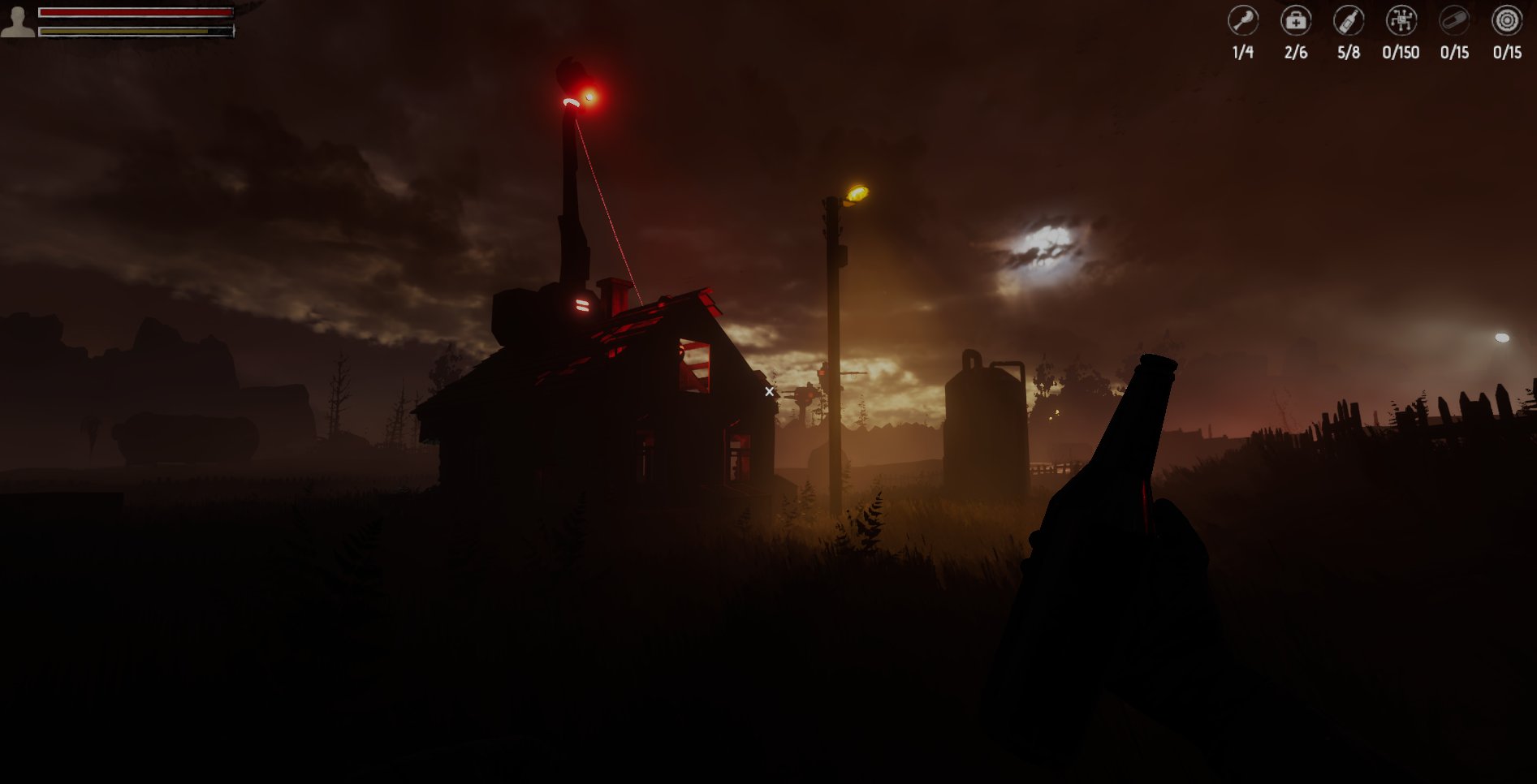This screenshot has width=1537, height=784.
Task: Toggle the medkit counter labeled 2/6
Action: tap(1296, 54)
